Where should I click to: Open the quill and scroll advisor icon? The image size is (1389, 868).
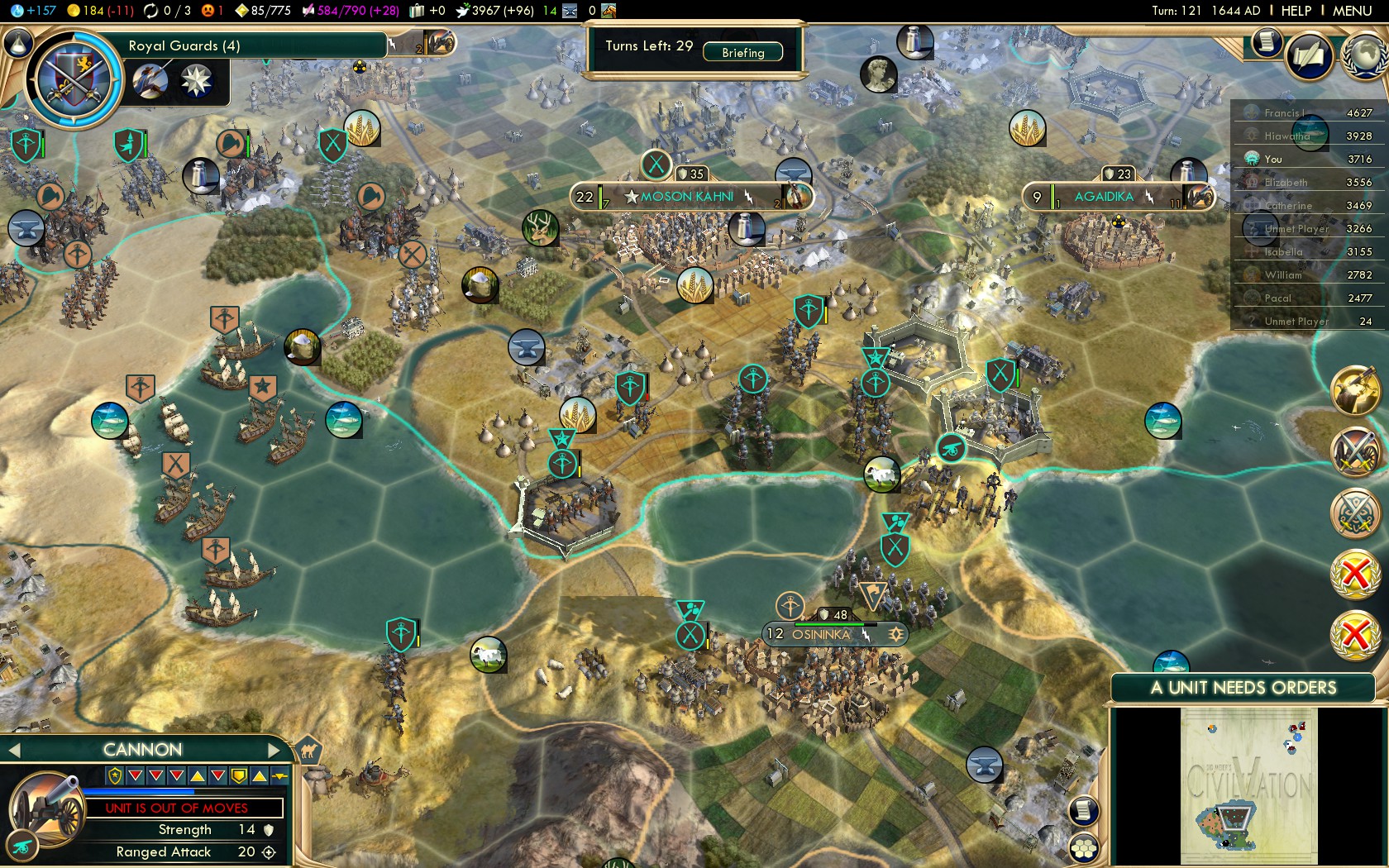pos(1310,56)
